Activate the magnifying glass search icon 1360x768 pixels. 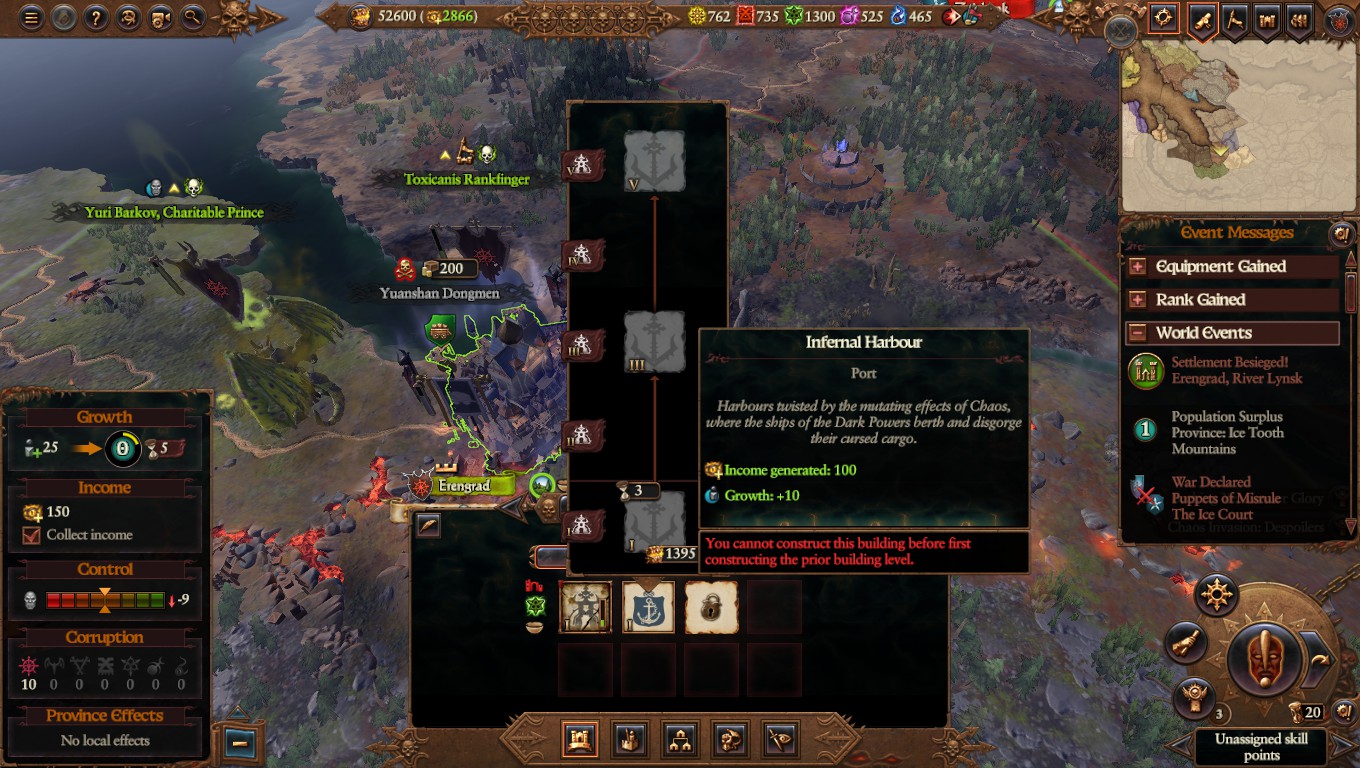coord(194,16)
